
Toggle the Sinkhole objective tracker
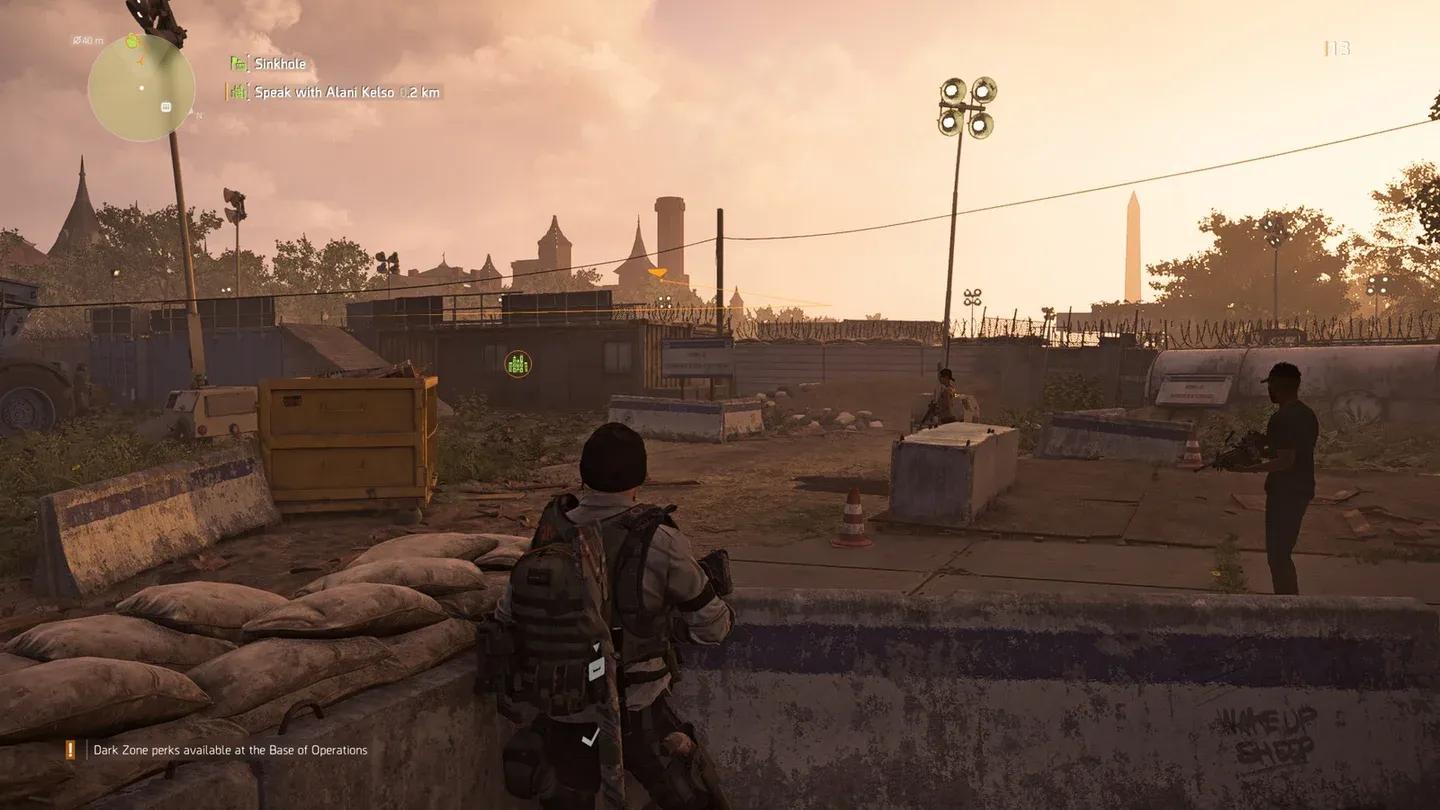(282, 63)
